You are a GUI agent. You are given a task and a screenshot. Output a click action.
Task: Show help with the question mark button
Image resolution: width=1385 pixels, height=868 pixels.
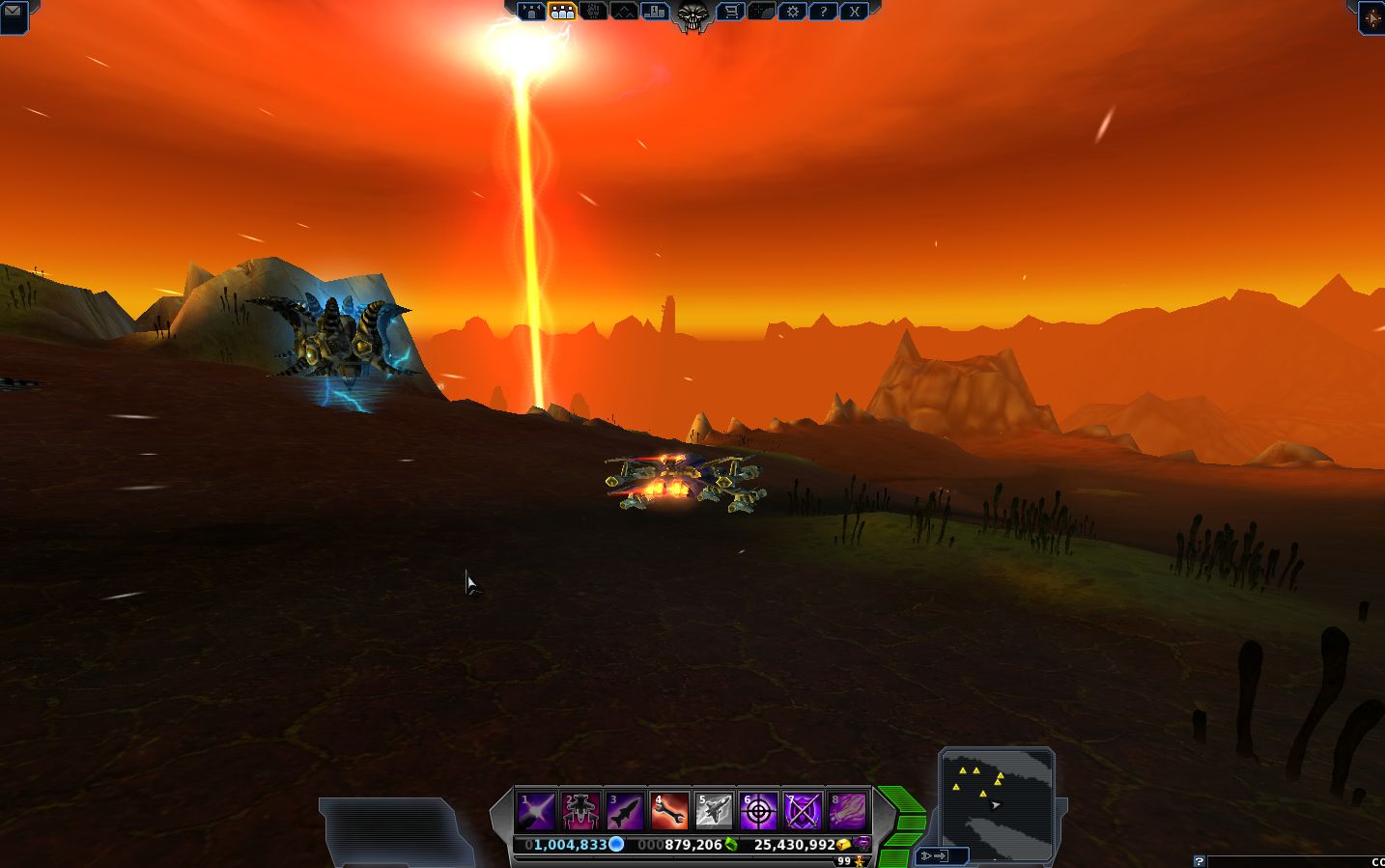[x=823, y=12]
